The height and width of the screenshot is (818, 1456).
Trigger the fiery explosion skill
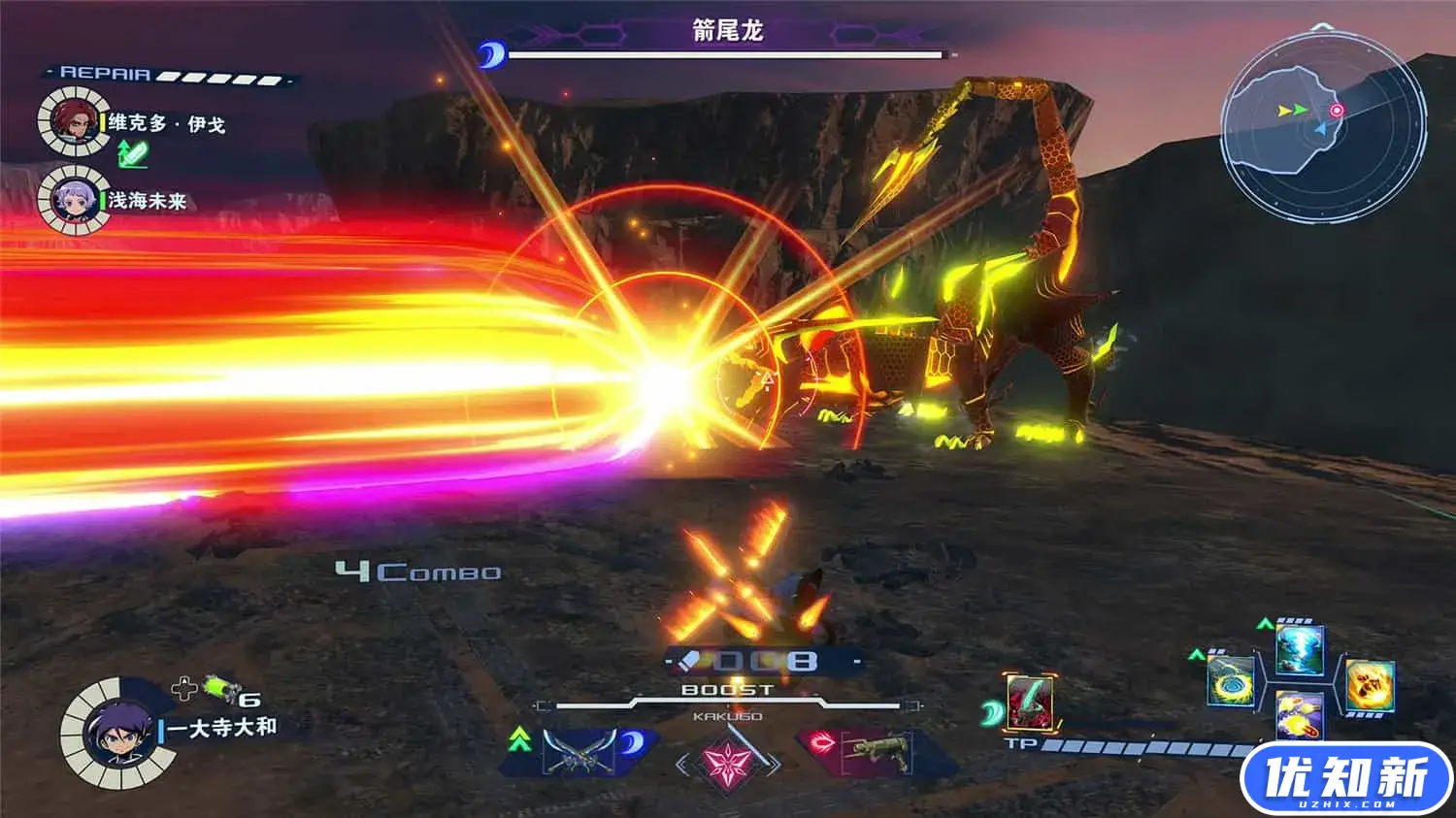click(x=1370, y=684)
